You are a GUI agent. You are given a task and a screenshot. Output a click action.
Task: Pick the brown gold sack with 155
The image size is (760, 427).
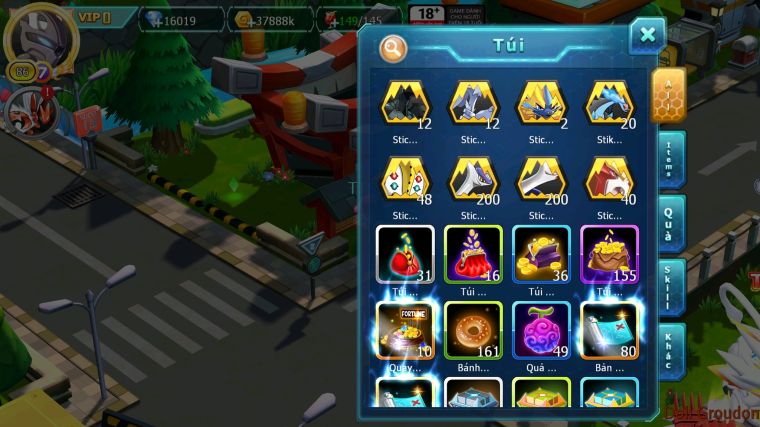click(608, 254)
